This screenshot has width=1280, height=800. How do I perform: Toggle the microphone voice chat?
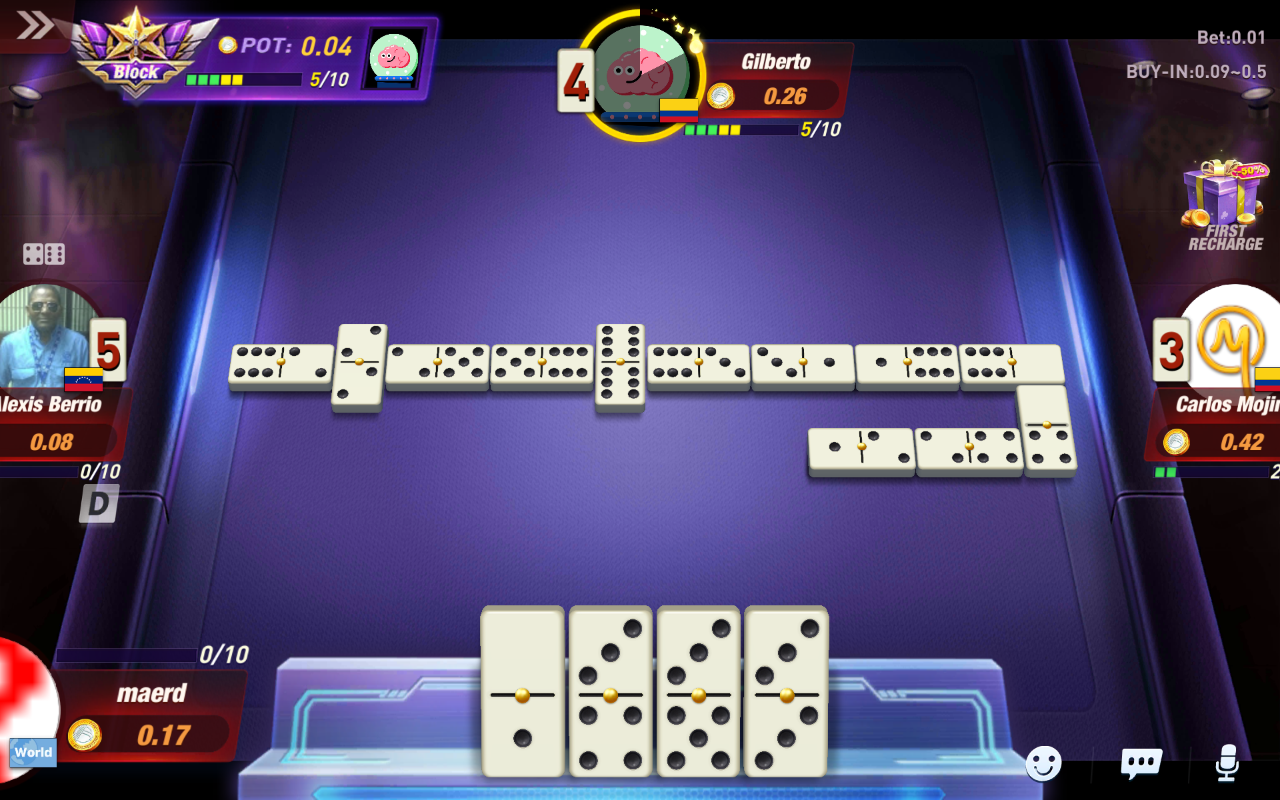point(1227,764)
